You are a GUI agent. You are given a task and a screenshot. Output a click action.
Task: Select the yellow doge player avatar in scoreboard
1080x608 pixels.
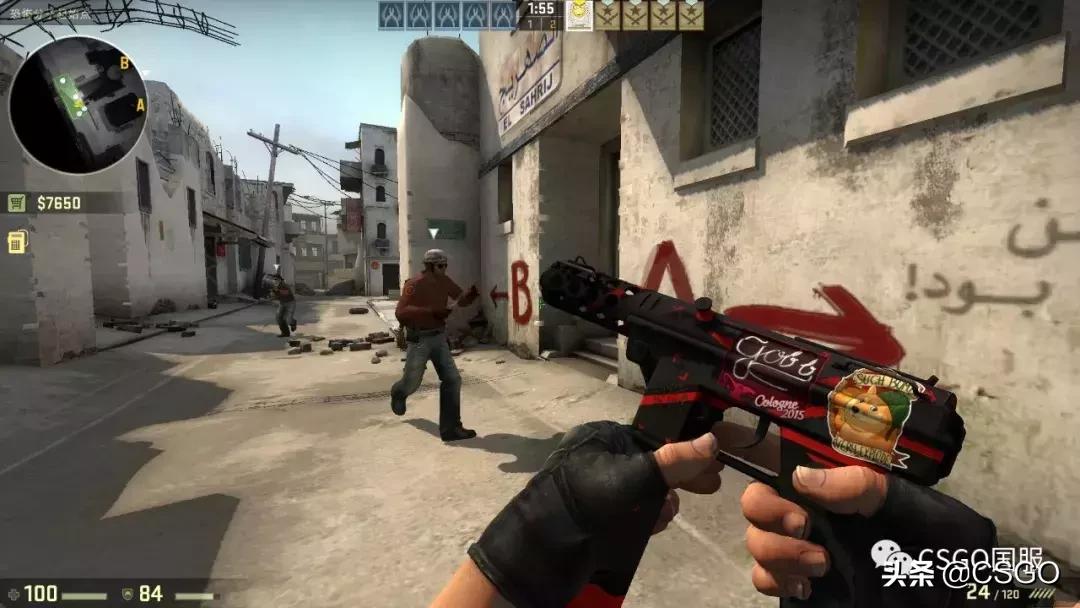pos(579,15)
